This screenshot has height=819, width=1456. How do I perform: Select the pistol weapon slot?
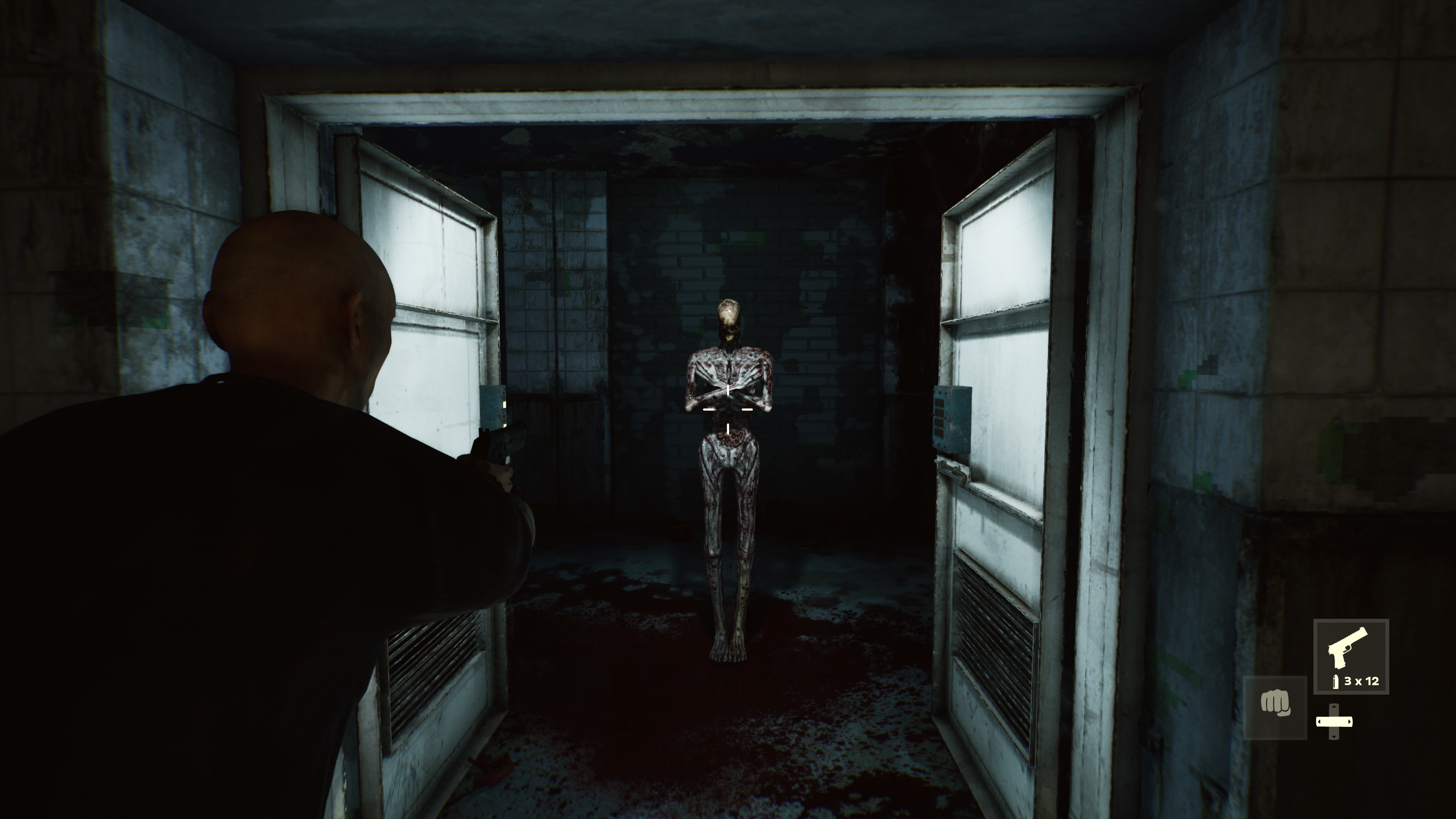click(x=1350, y=656)
